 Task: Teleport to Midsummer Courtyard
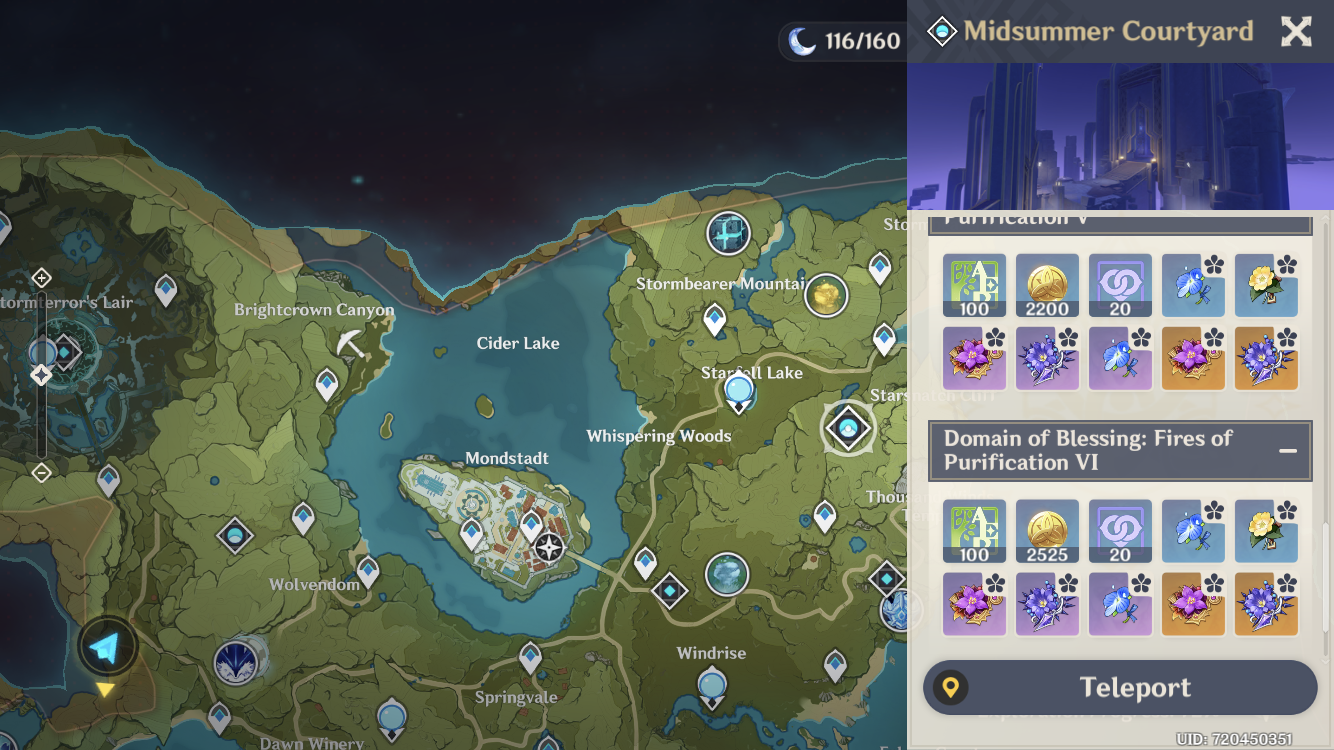click(x=1120, y=688)
